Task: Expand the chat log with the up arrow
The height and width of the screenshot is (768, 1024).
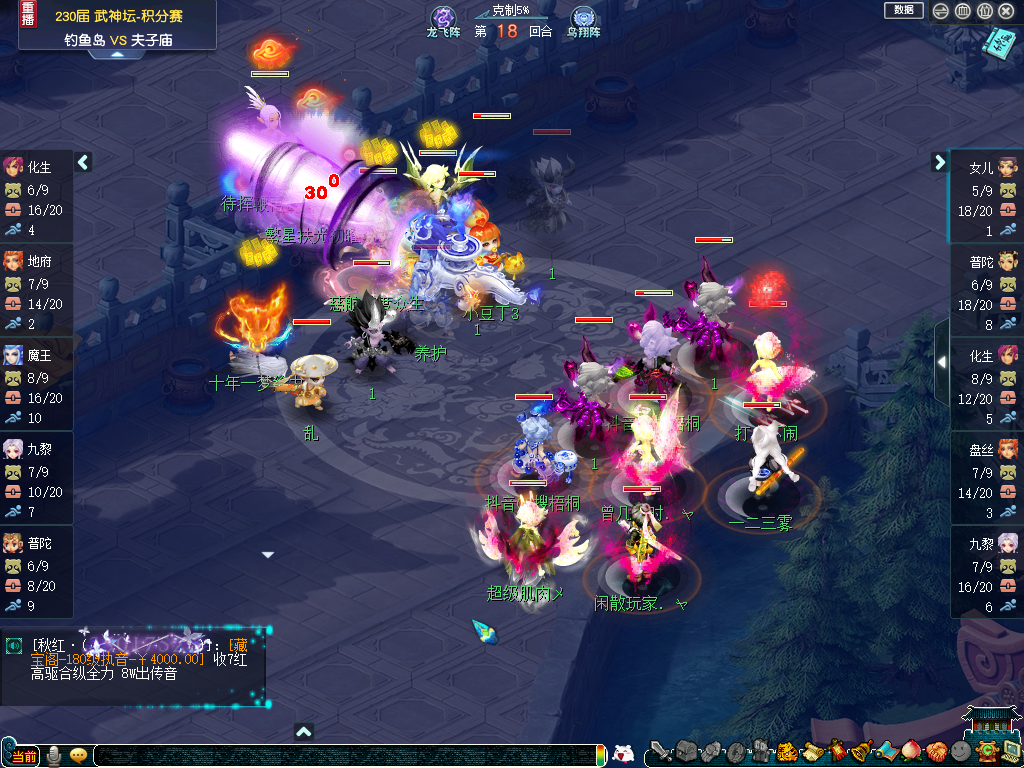Action: tap(304, 732)
